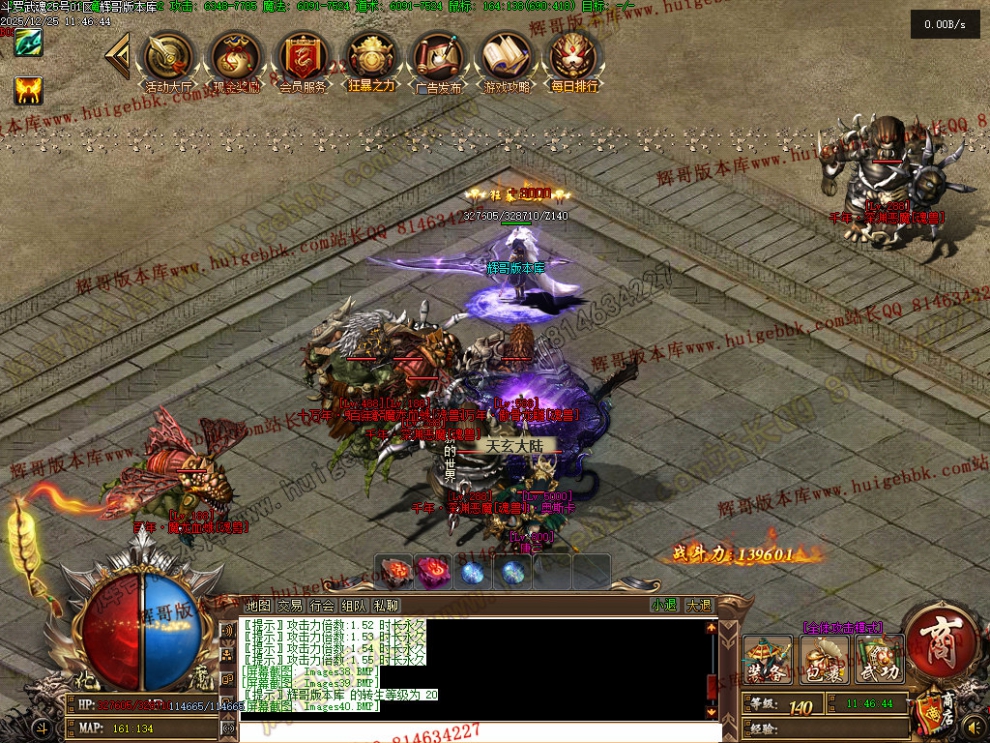Click the 小退 logout button
The image size is (990, 743).
(664, 605)
